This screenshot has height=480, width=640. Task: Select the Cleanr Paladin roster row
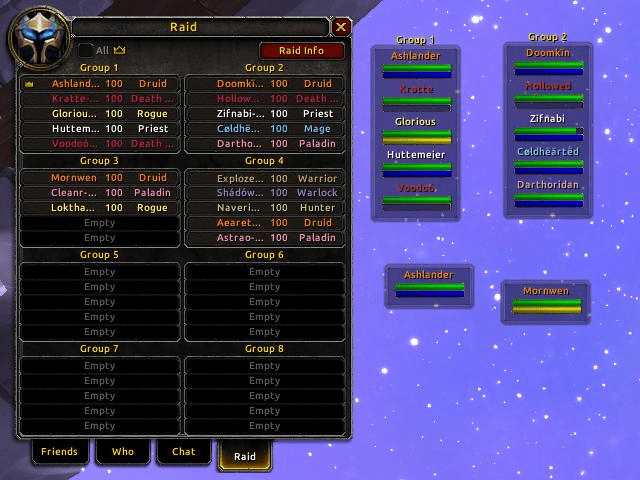point(100,193)
